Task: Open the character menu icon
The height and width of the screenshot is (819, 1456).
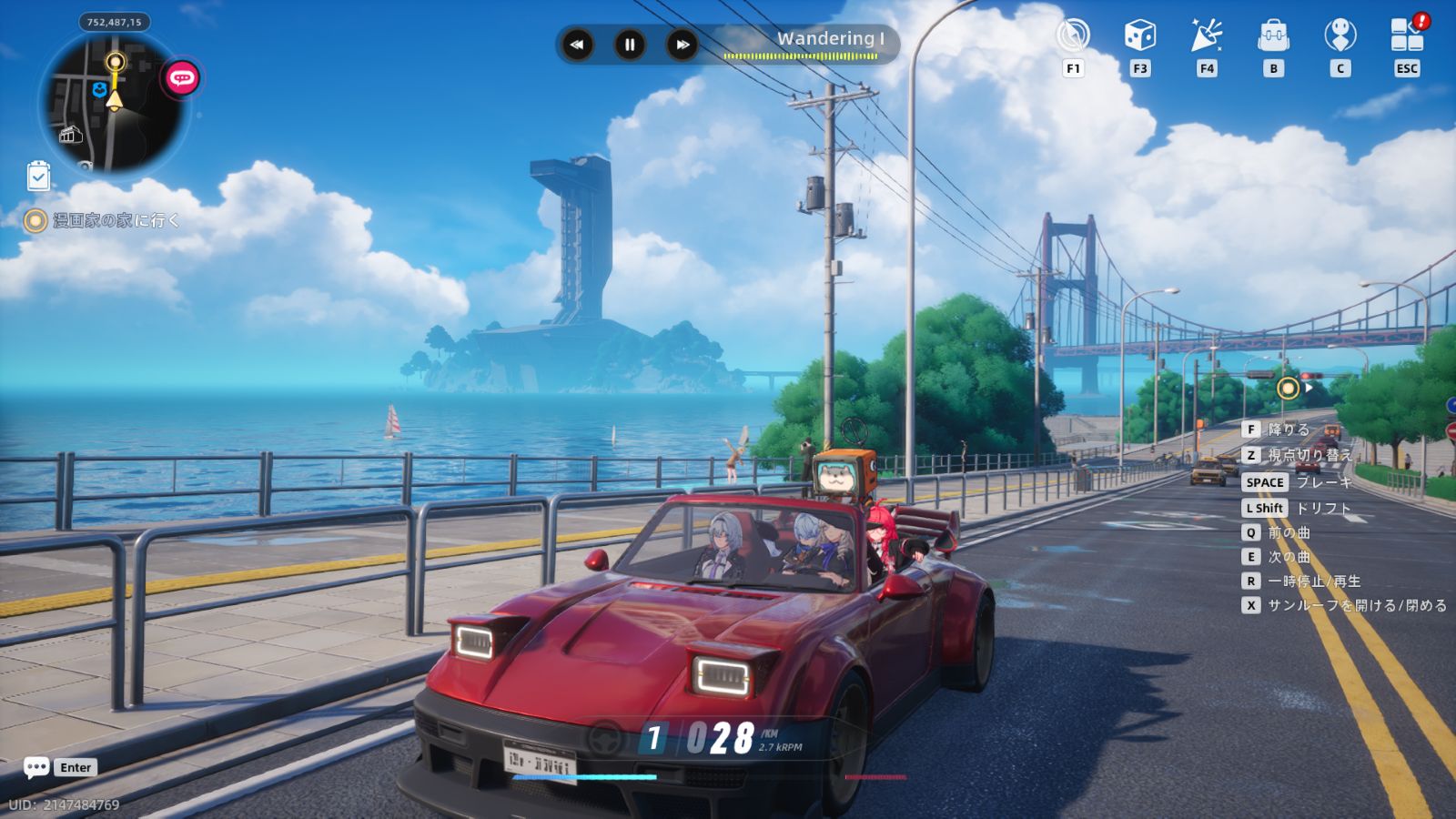Action: pos(1340,36)
